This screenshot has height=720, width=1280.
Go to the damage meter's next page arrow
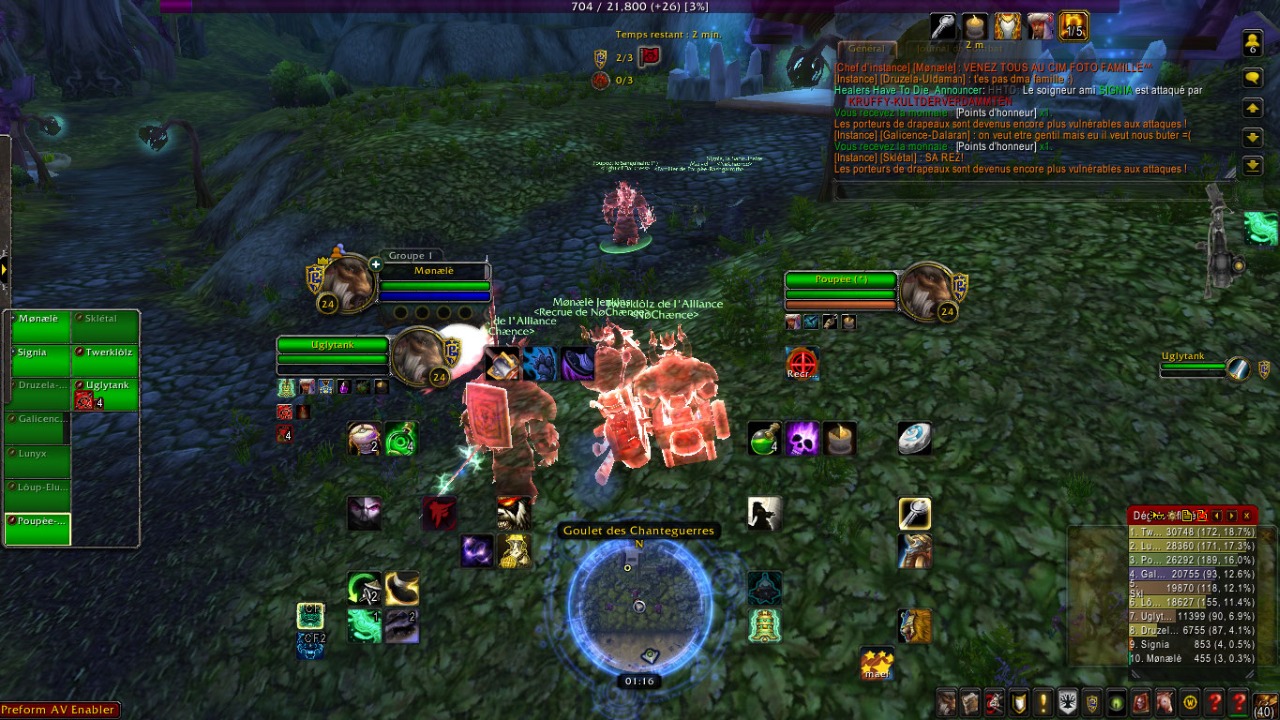[x=1231, y=516]
